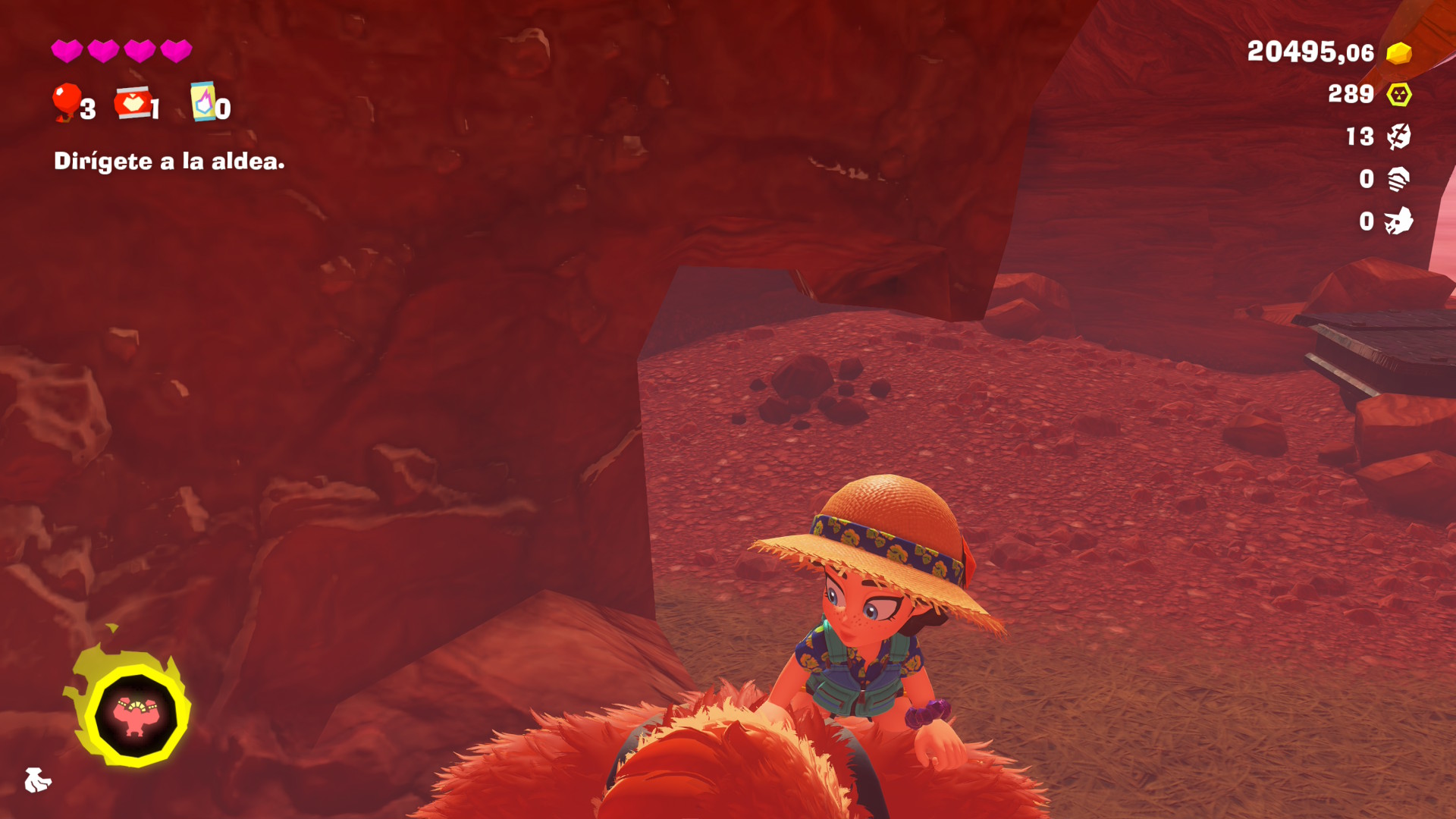
Task: Click the yellow hexagon chip icon
Action: click(x=1399, y=95)
